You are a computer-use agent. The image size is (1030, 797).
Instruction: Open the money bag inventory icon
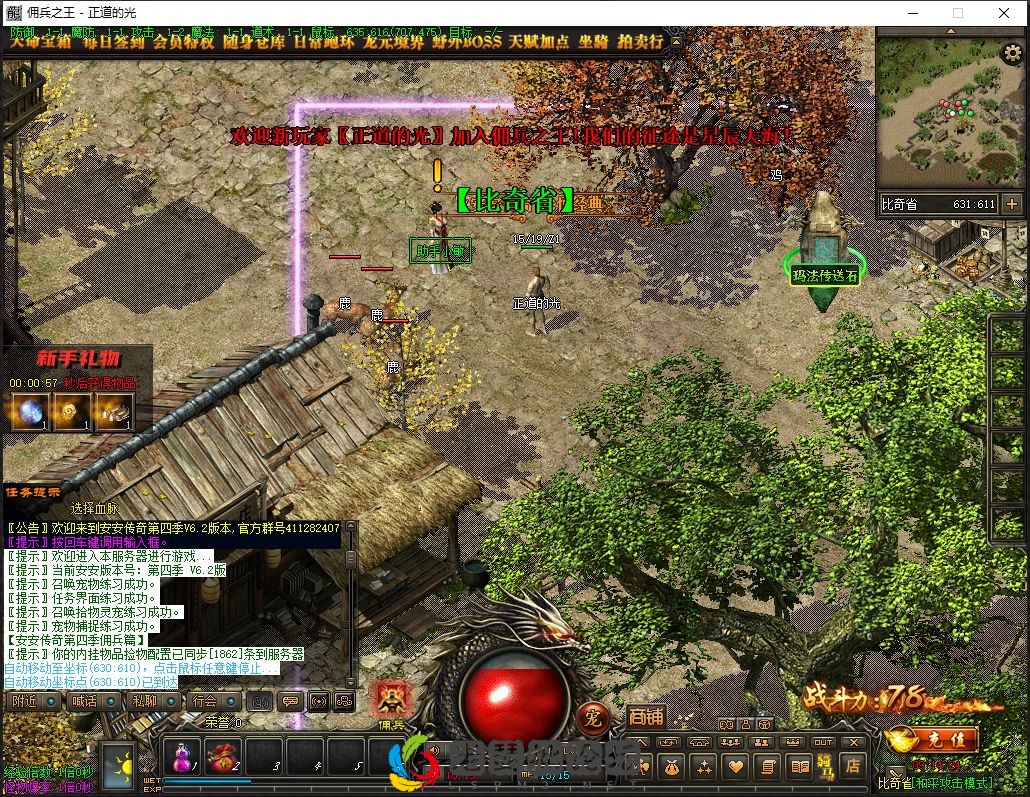point(670,767)
